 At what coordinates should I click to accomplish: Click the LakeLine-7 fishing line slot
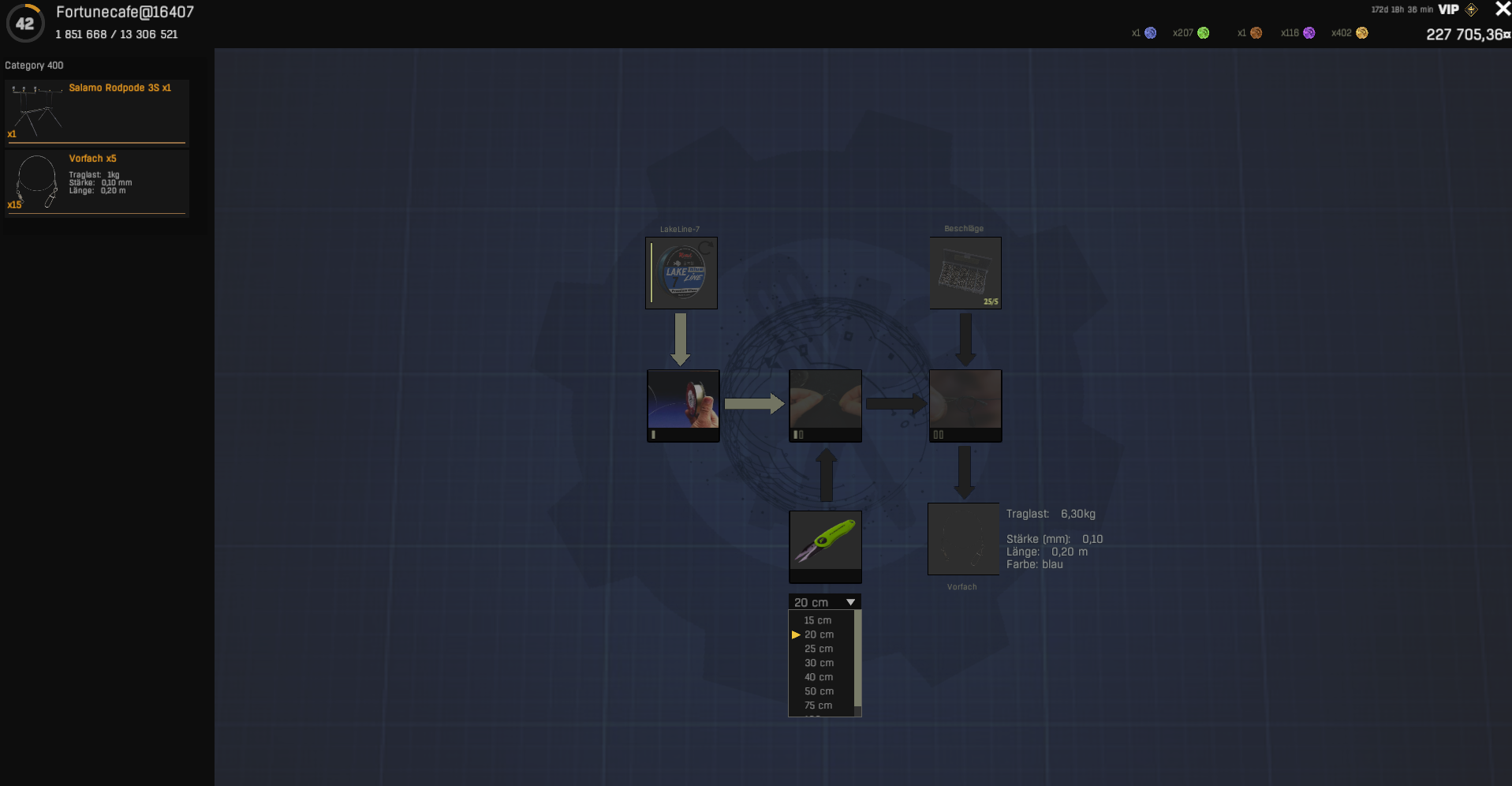click(x=681, y=273)
